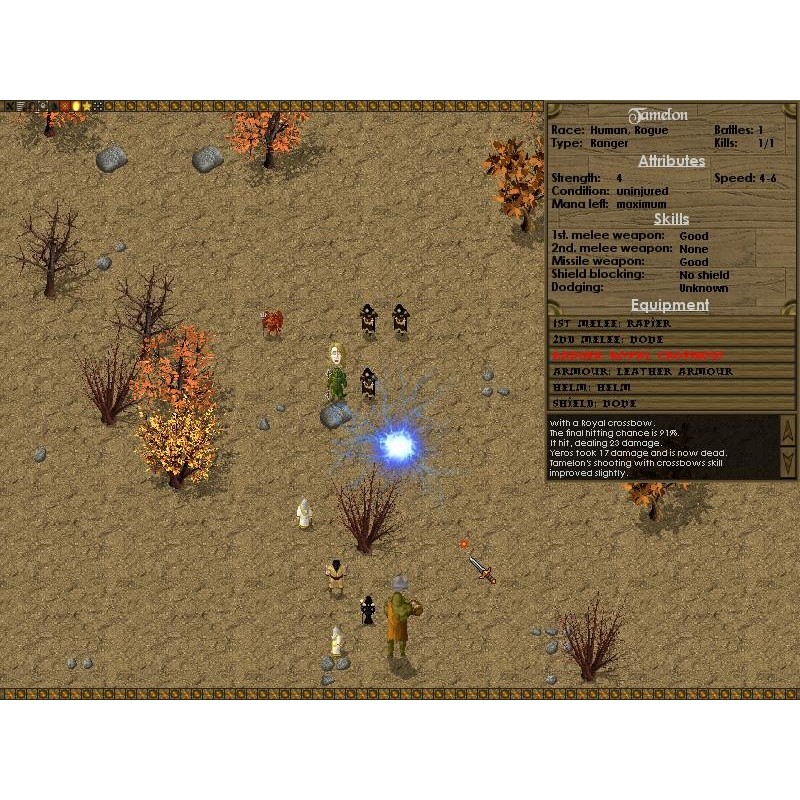Image resolution: width=800 pixels, height=800 pixels.
Task: Select the Leather Armour equipment row
Action: (x=671, y=372)
